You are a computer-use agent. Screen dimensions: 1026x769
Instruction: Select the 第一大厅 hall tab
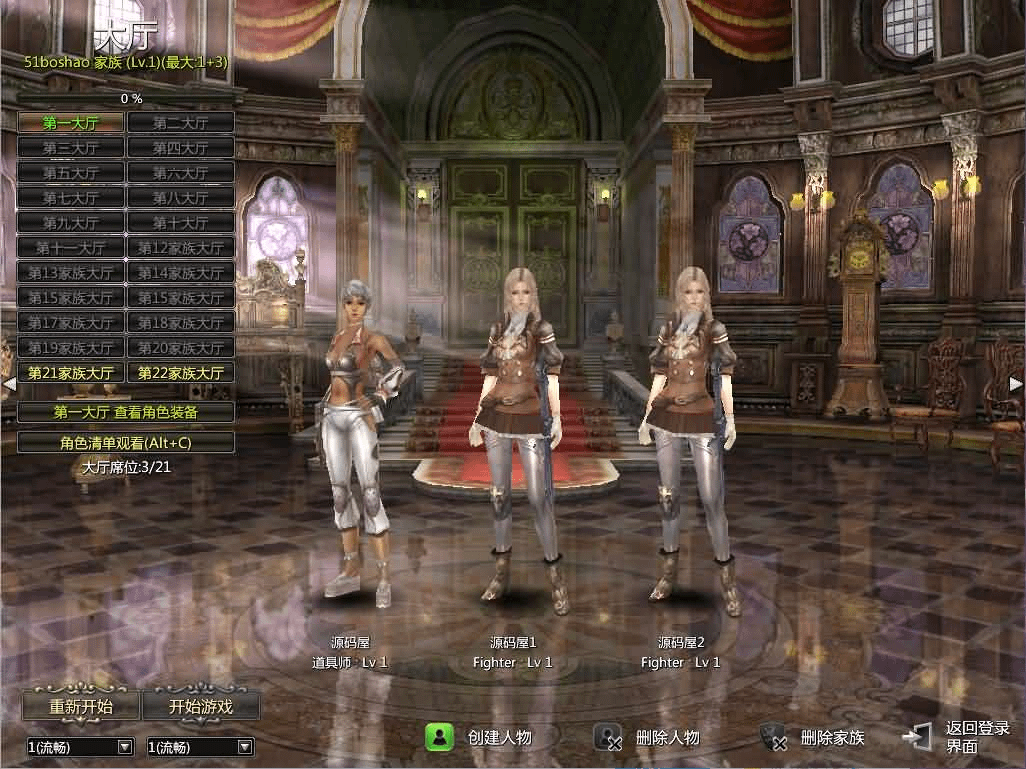pyautogui.click(x=71, y=123)
